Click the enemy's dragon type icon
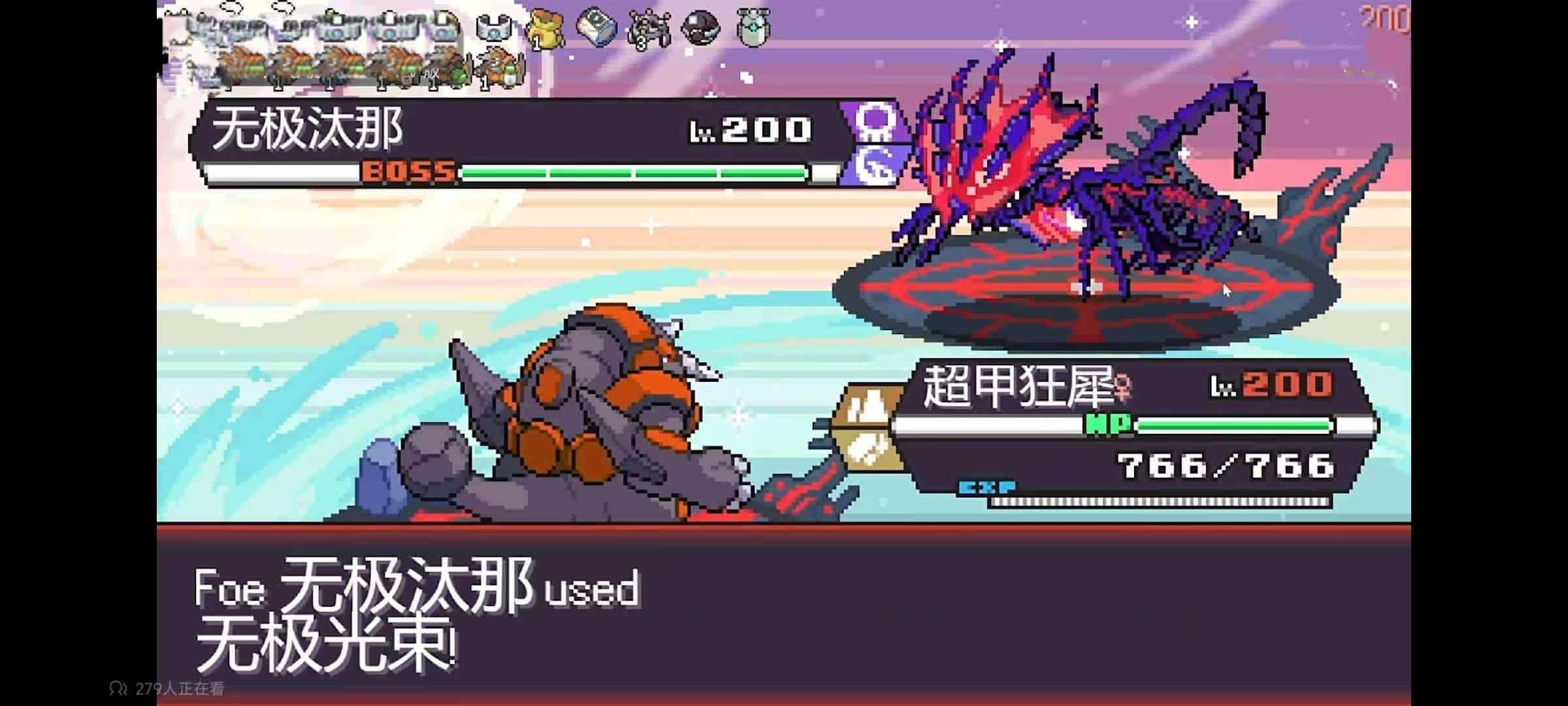This screenshot has height=706, width=1568. pos(874,166)
